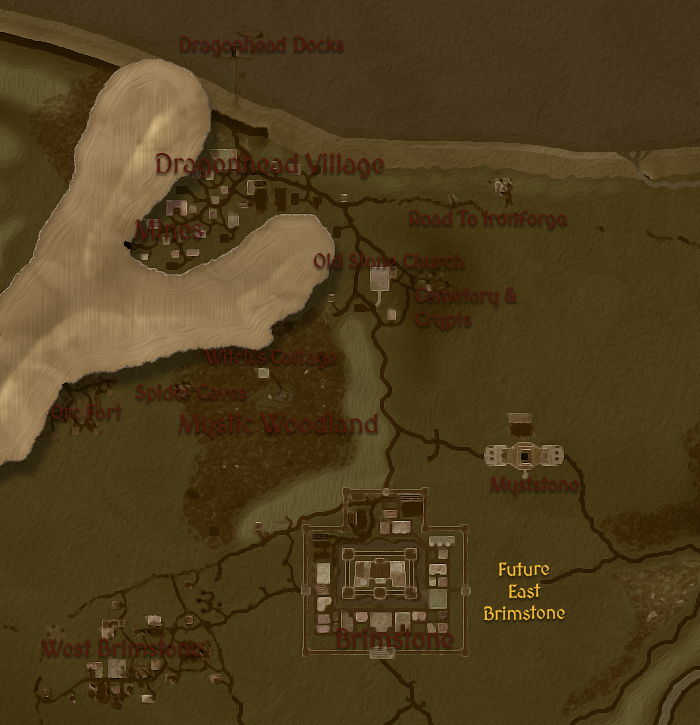Select the Mystic Woodland region label

(x=278, y=425)
